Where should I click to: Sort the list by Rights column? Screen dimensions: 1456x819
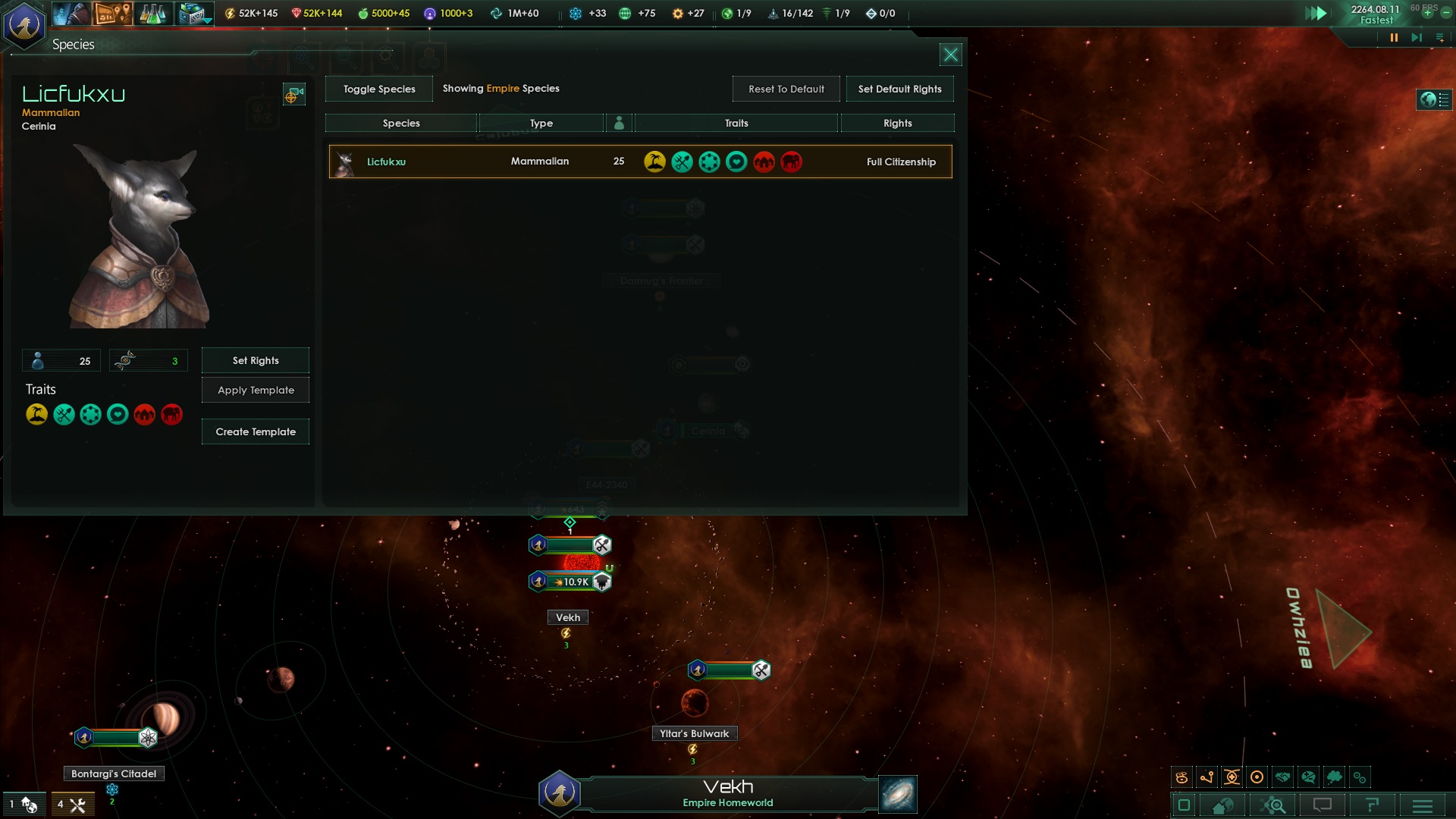pos(897,123)
